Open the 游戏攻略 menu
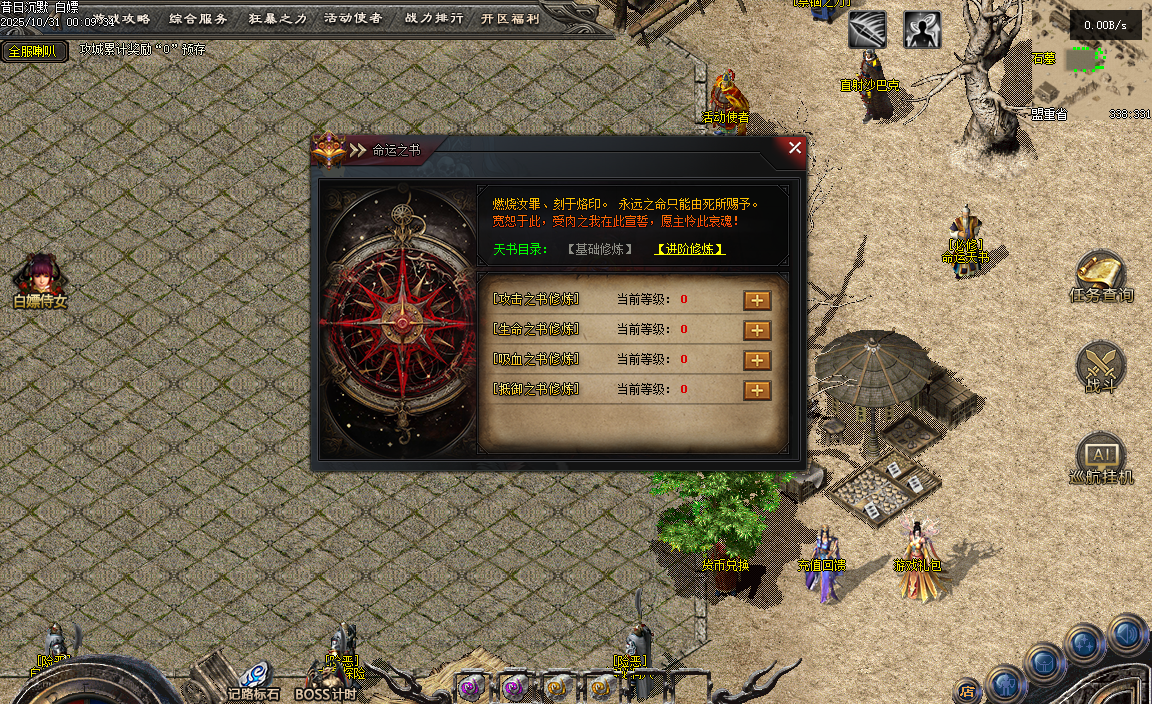This screenshot has width=1152, height=704. click(x=121, y=18)
